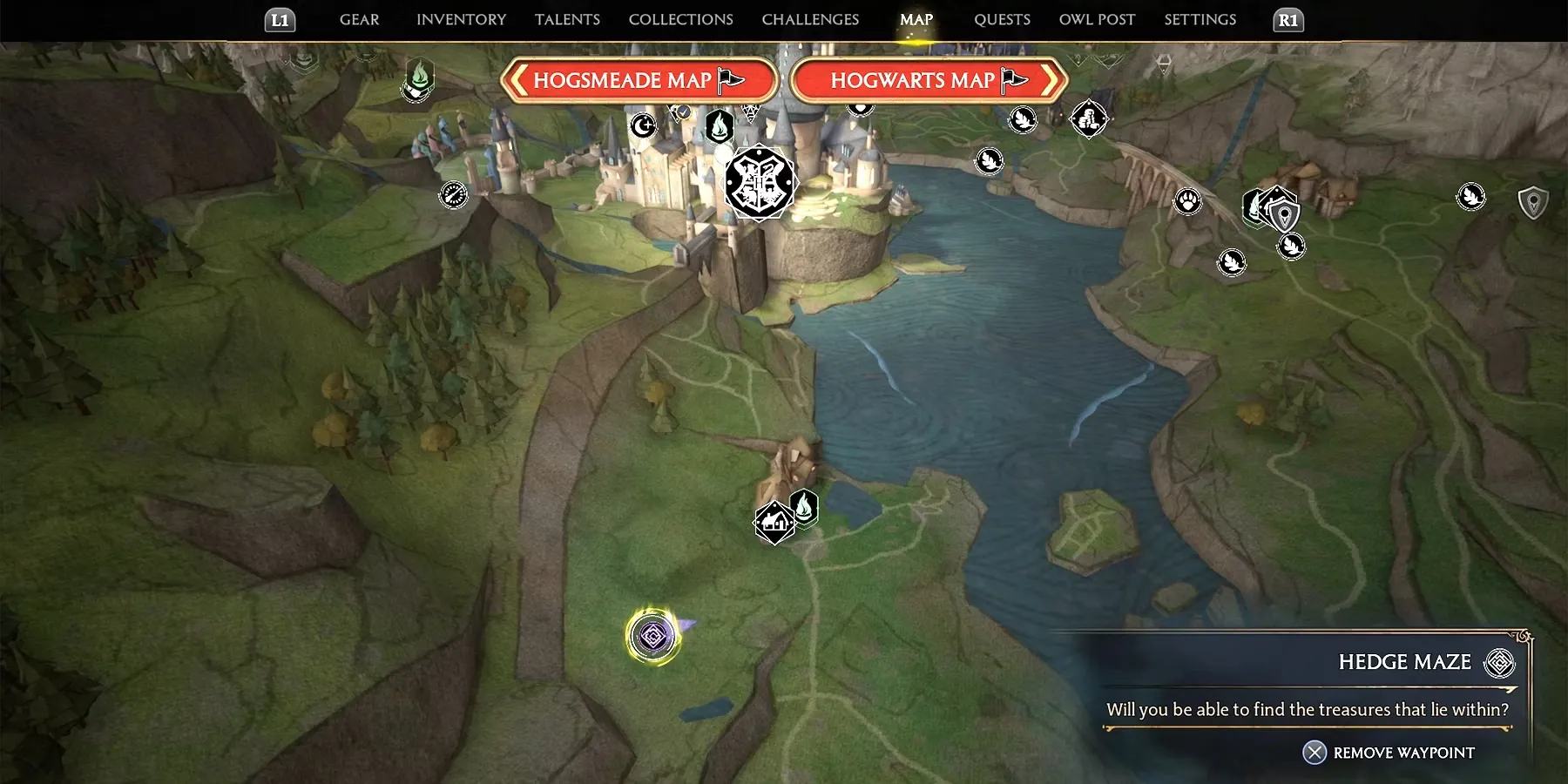Viewport: 1568px width, 784px height.
Task: Remove the Hedge Maze waypoint
Action: tap(1389, 753)
